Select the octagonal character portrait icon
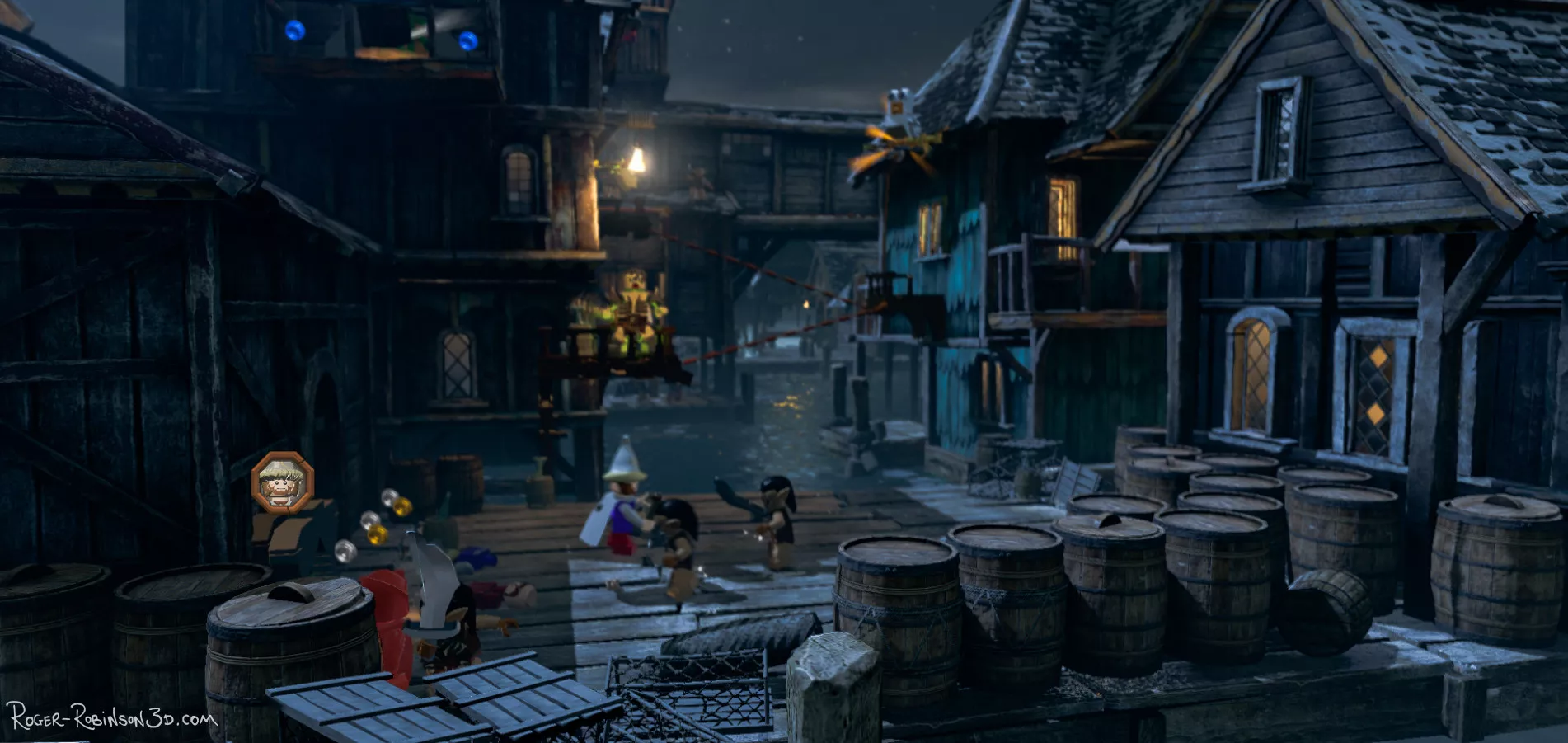The height and width of the screenshot is (743, 1568). click(282, 482)
